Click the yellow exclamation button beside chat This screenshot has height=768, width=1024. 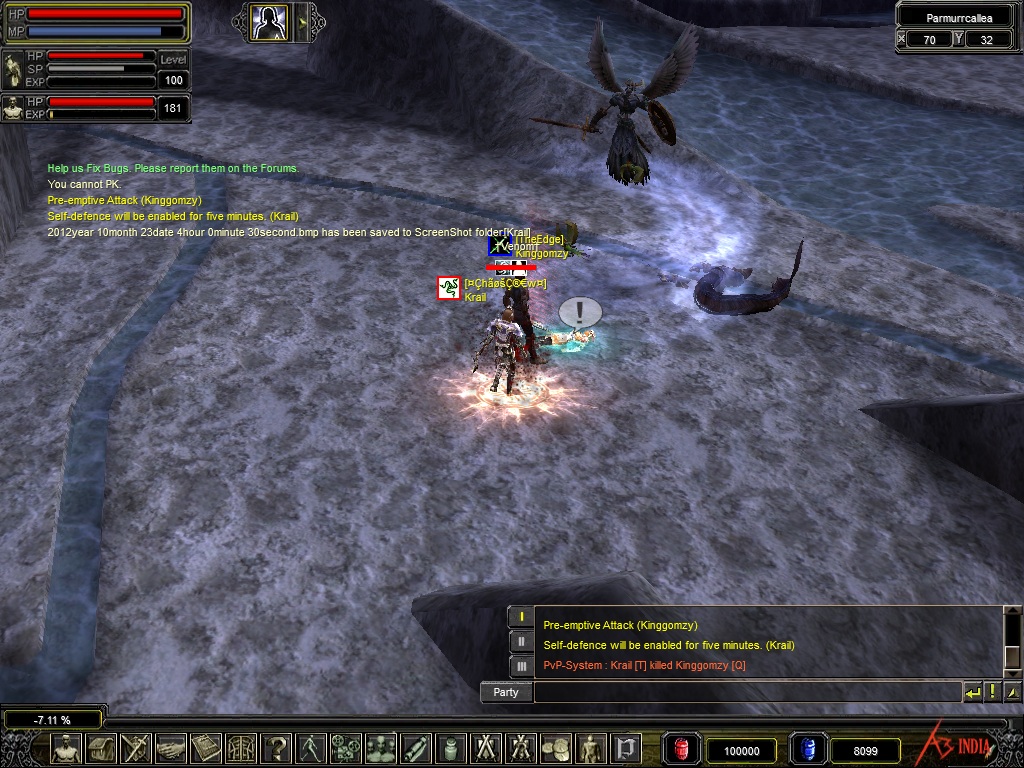point(993,692)
